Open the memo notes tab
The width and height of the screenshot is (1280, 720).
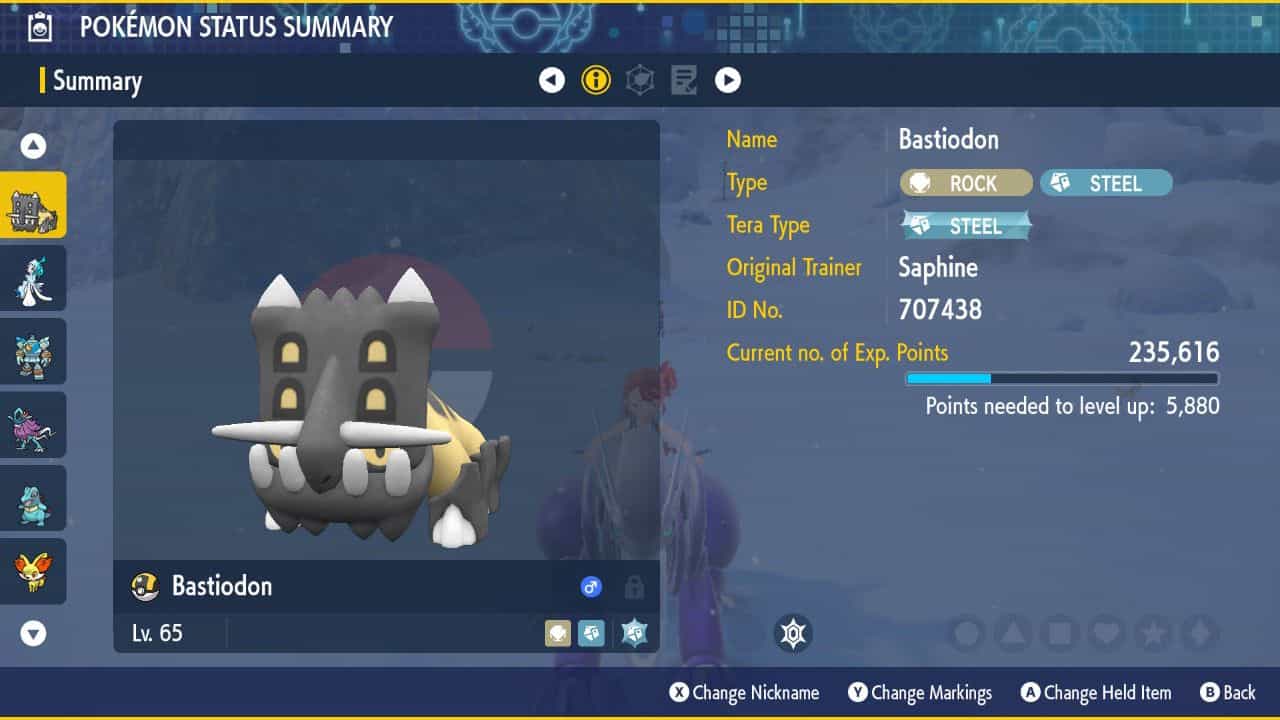coord(684,80)
